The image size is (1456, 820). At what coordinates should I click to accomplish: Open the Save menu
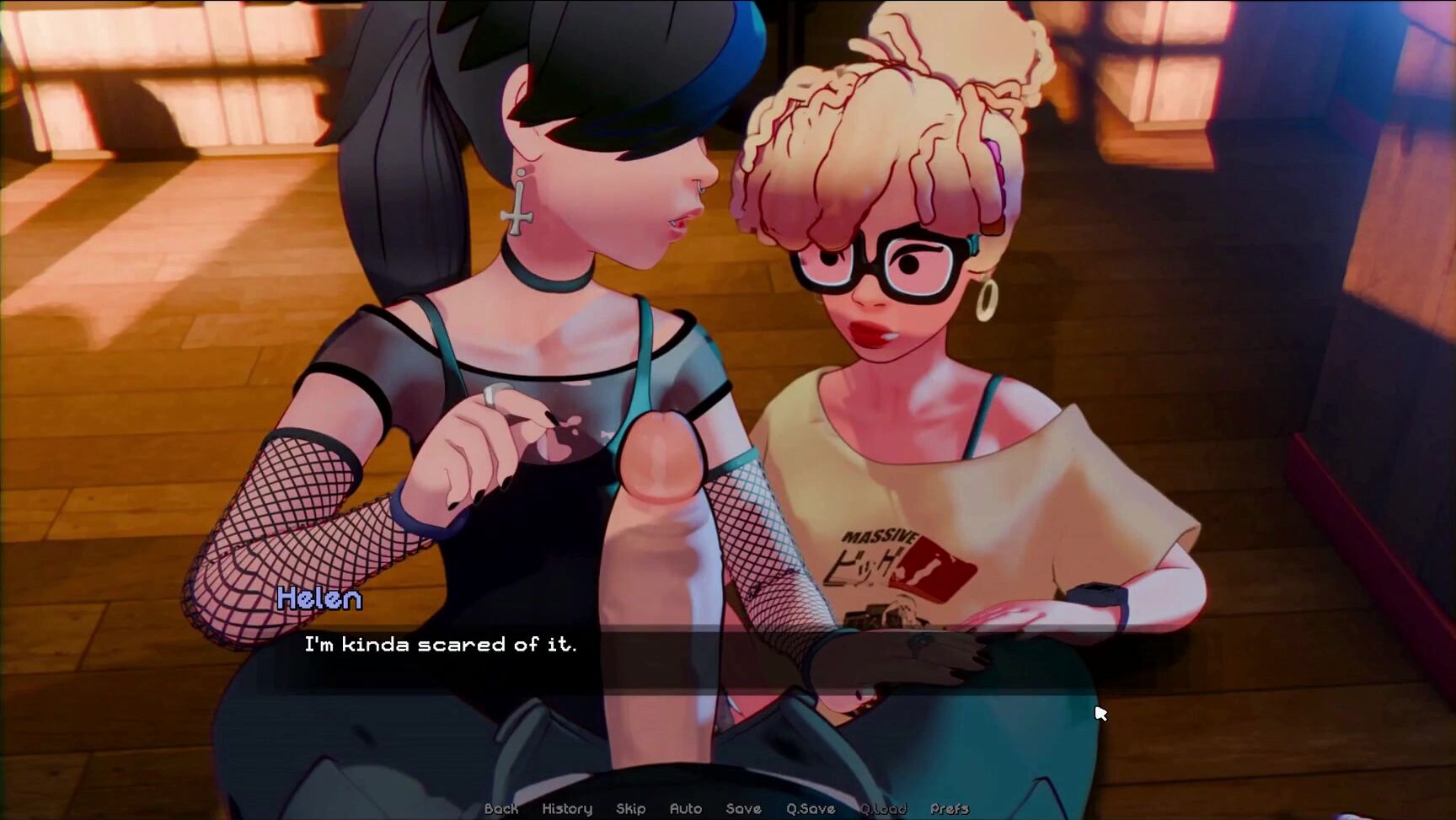pos(743,809)
